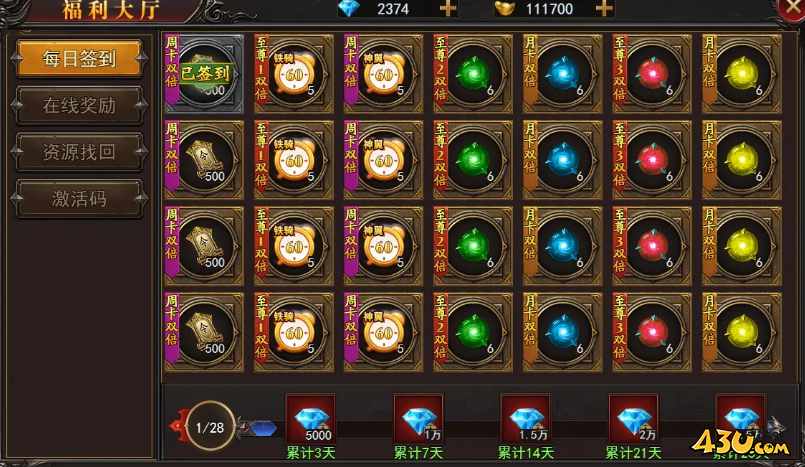The image size is (805, 467).
Task: Claim the 累计21天 2万 diamond reward
Action: pyautogui.click(x=633, y=419)
